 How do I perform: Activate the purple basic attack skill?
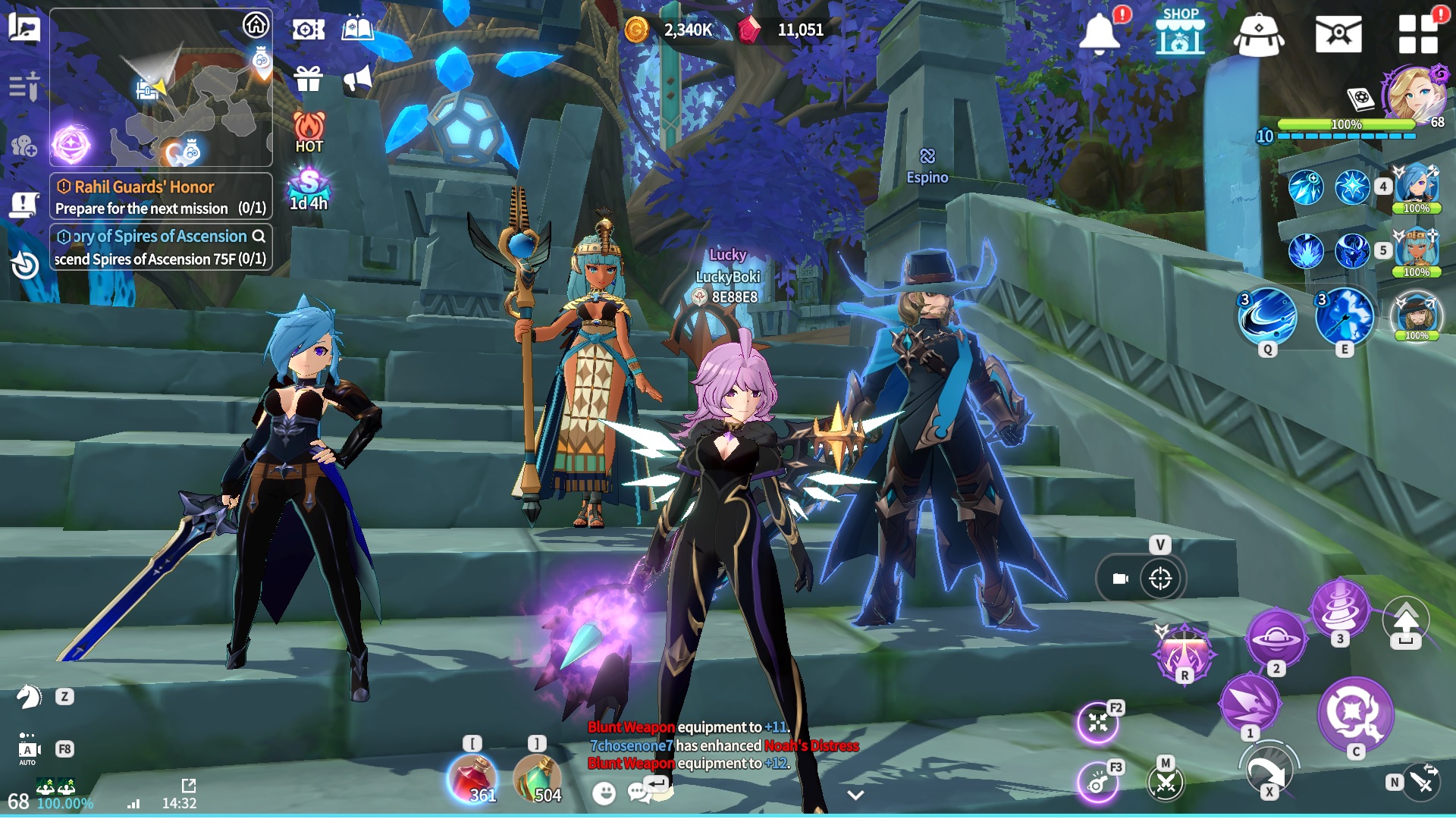(x=1354, y=713)
